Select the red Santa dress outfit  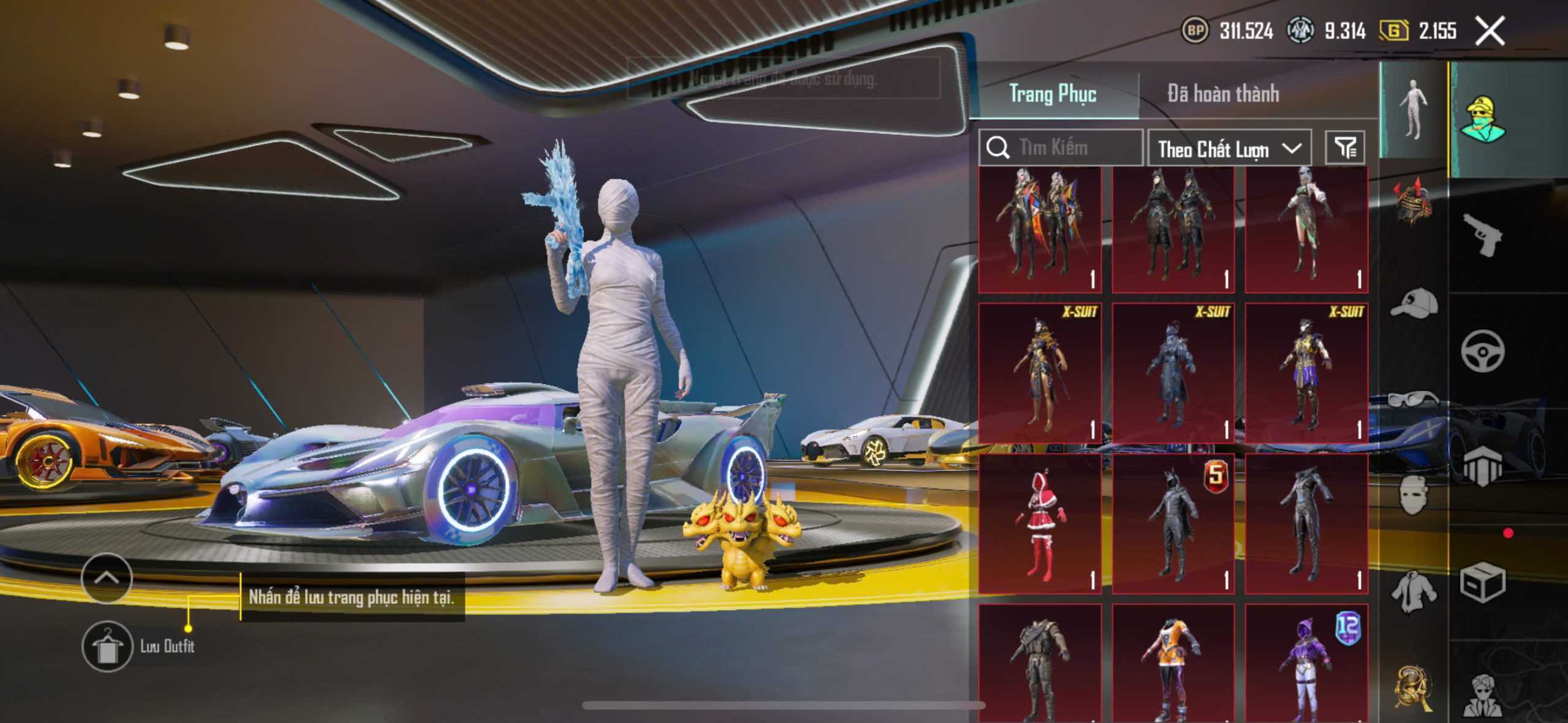click(1040, 524)
